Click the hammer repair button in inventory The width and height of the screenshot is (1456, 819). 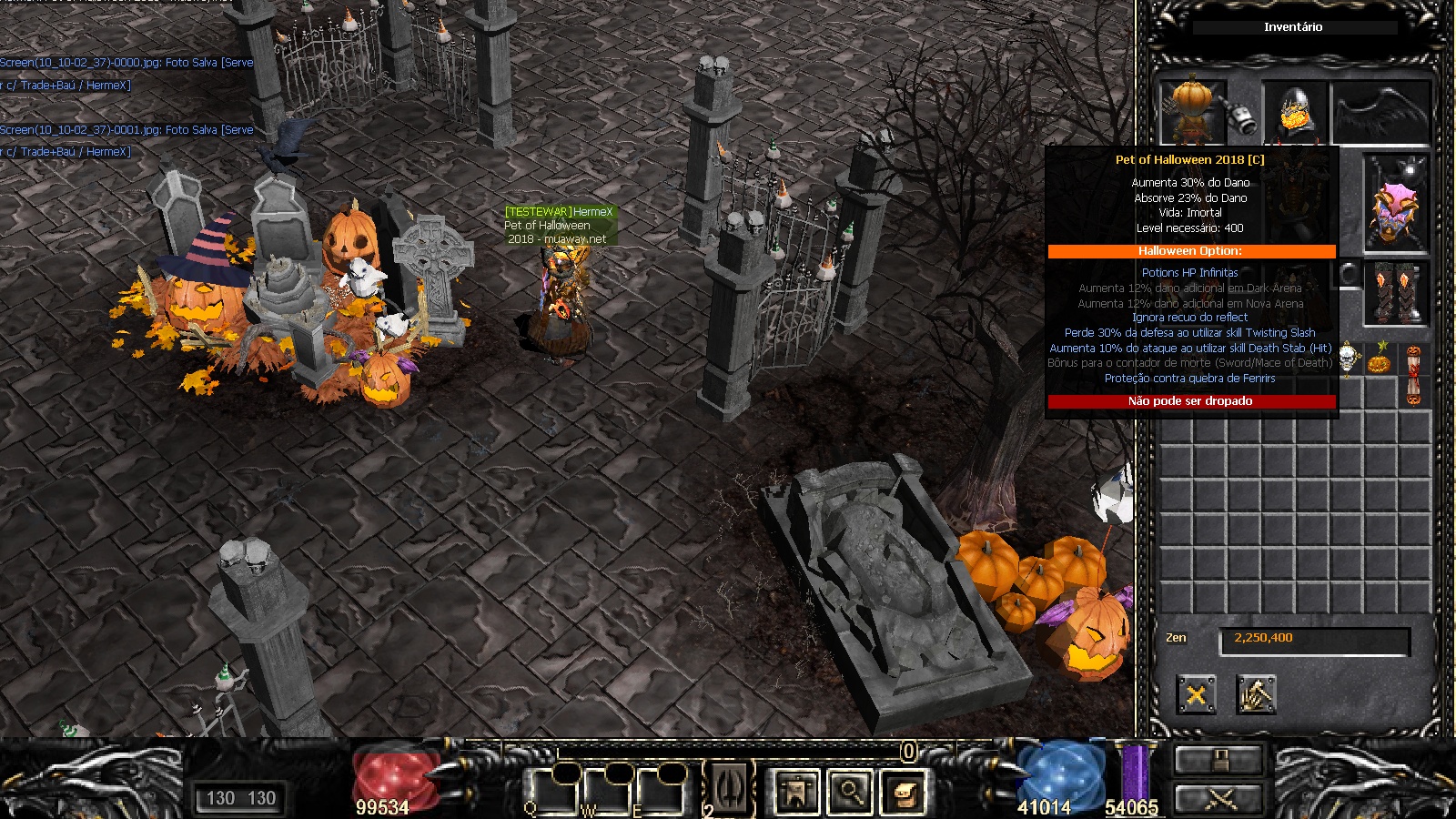[1256, 695]
